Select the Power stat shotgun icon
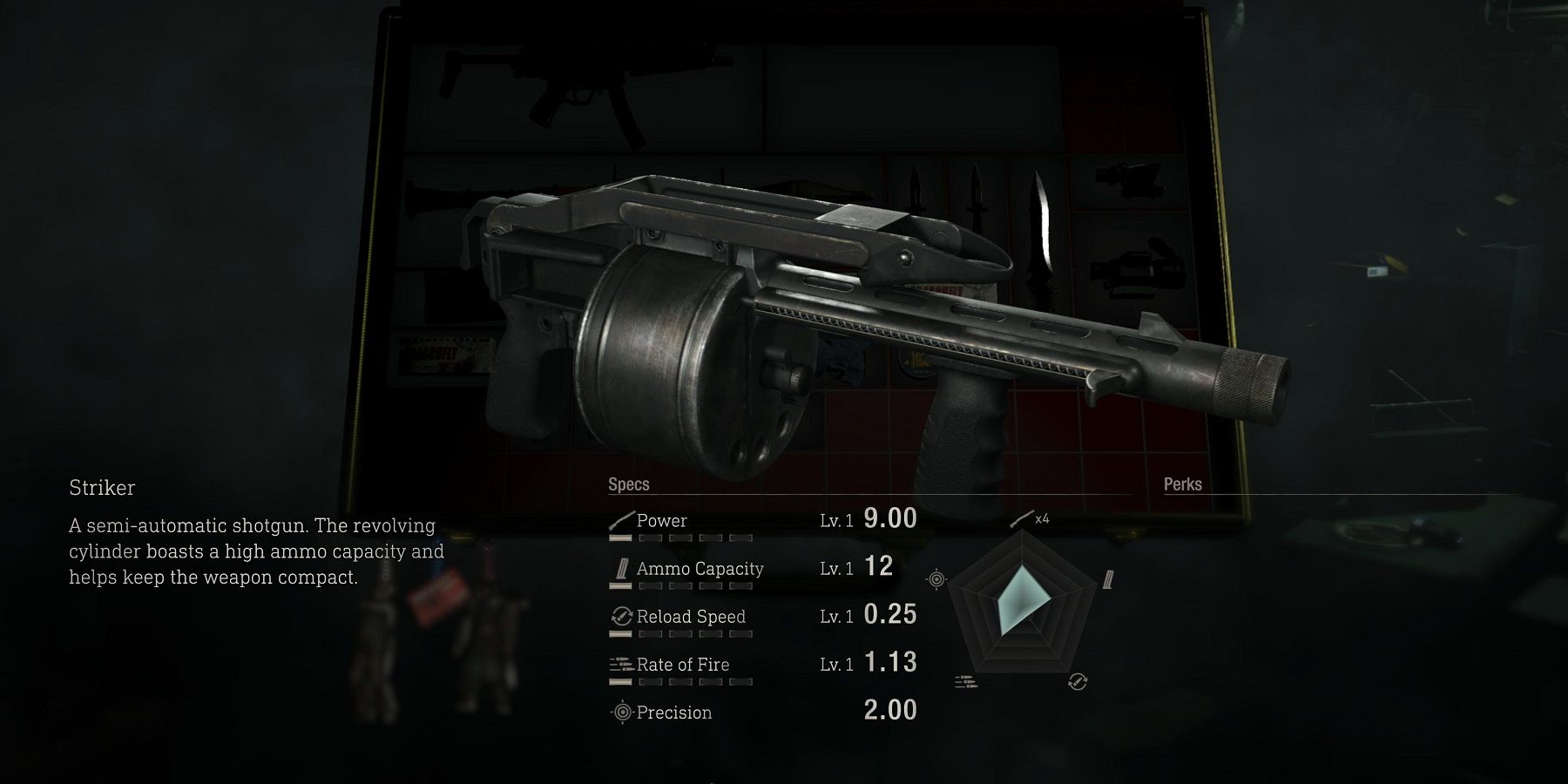Image resolution: width=1568 pixels, height=784 pixels. (620, 520)
